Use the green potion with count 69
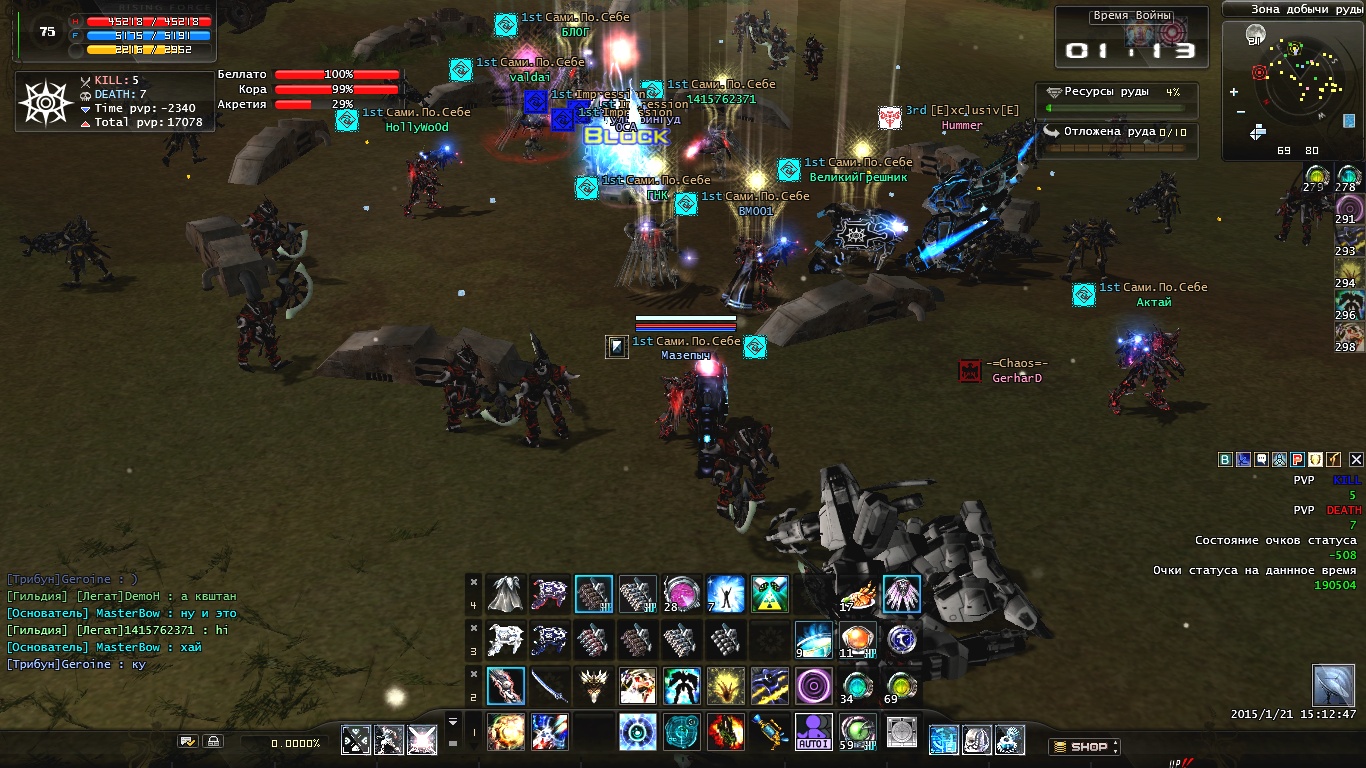Image resolution: width=1366 pixels, height=768 pixels. 901,686
